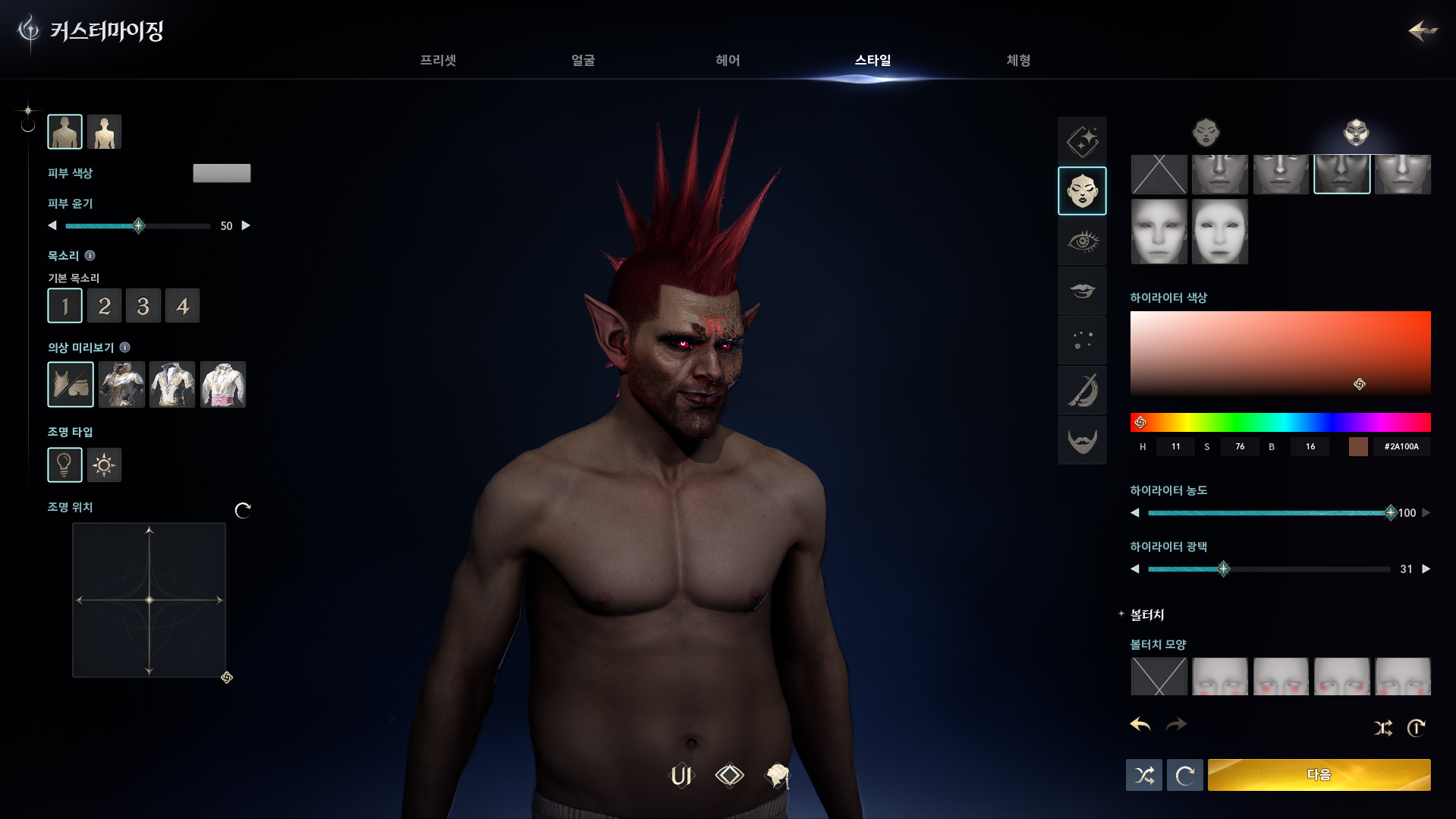Increase 피부 윤기 with the right arrow
The width and height of the screenshot is (1456, 819).
pyautogui.click(x=246, y=225)
